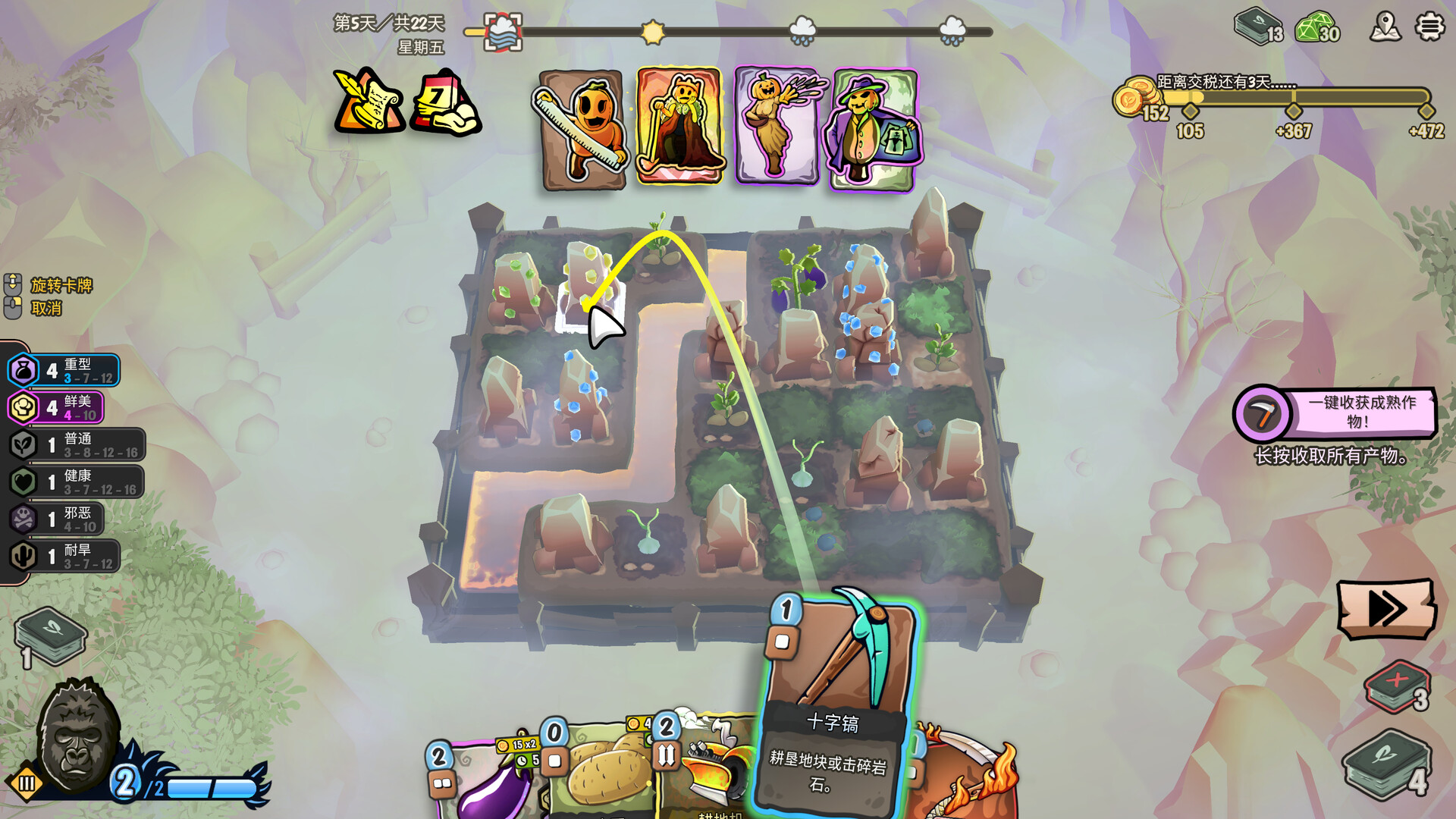
Task: Select the 重型 seed category row
Action: [64, 371]
